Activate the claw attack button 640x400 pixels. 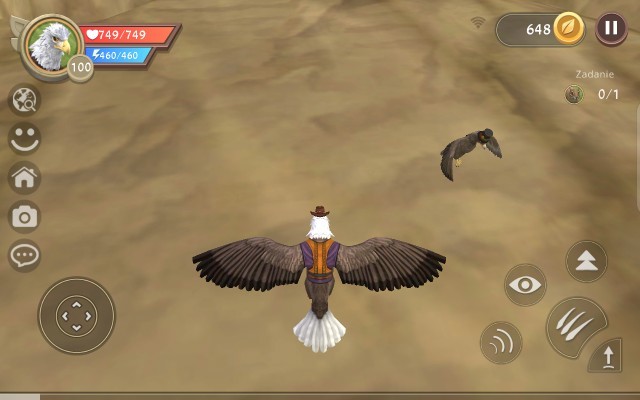click(x=574, y=326)
